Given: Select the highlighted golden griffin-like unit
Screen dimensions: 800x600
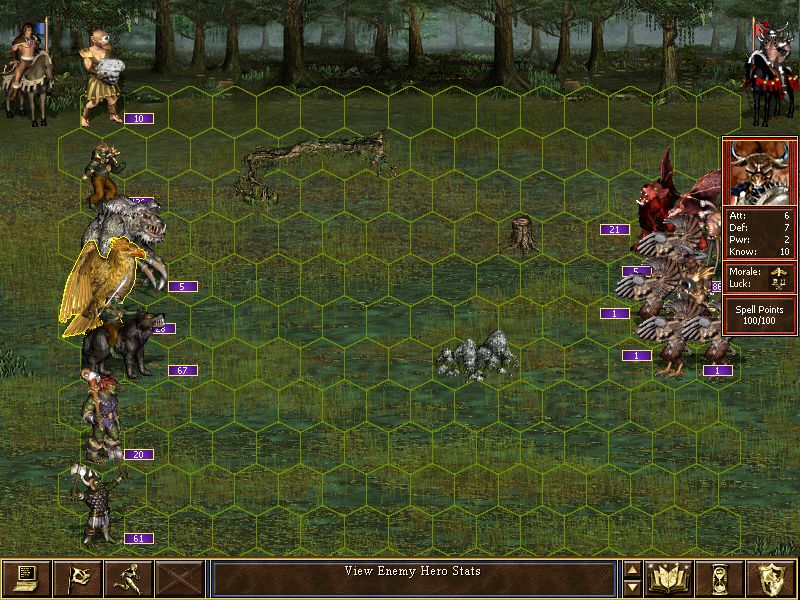Looking at the screenshot, I should [x=95, y=287].
